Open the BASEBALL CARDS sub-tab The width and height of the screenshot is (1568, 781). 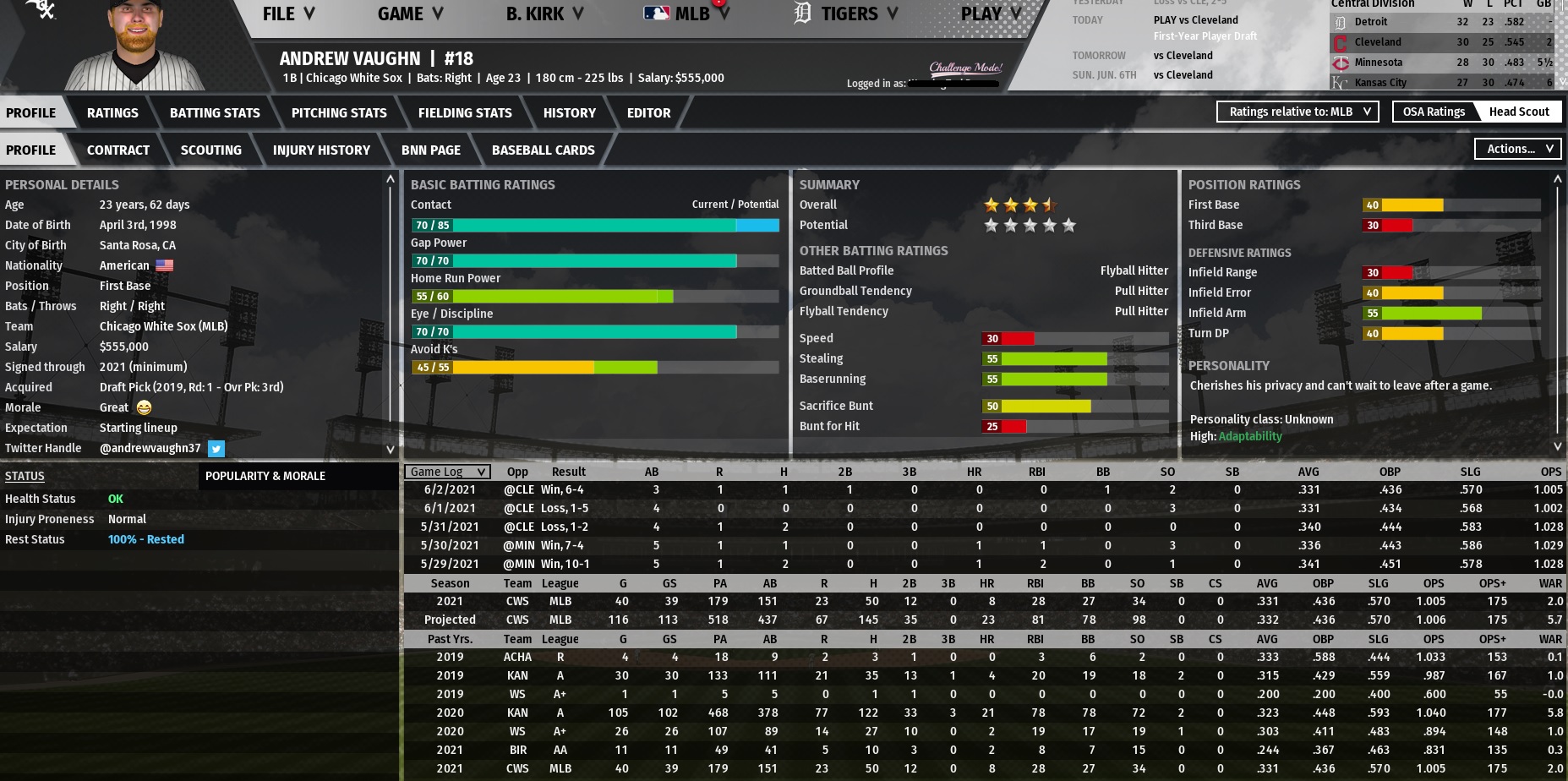(x=543, y=150)
